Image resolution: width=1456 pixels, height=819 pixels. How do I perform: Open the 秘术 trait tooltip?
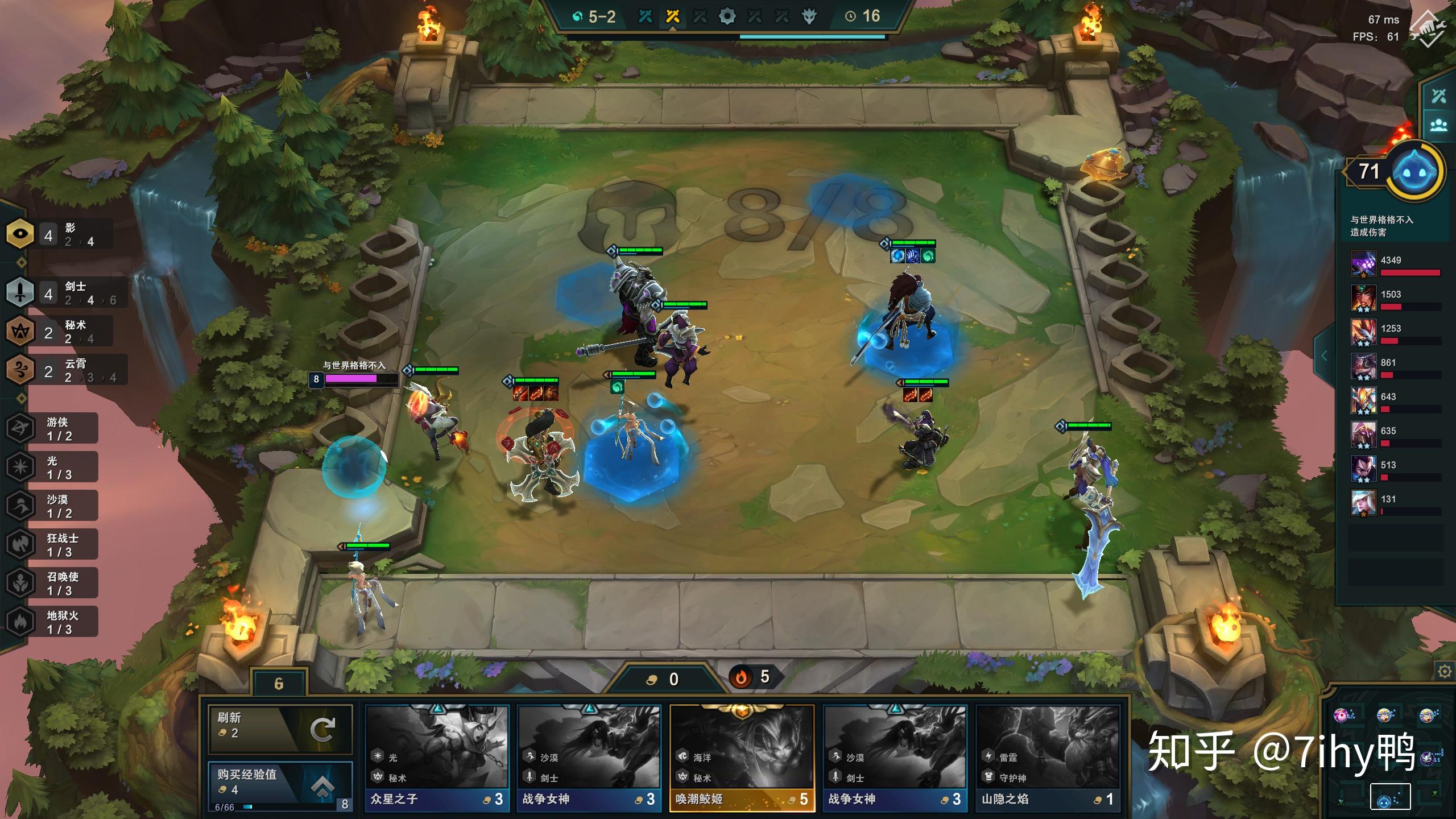coord(59,332)
